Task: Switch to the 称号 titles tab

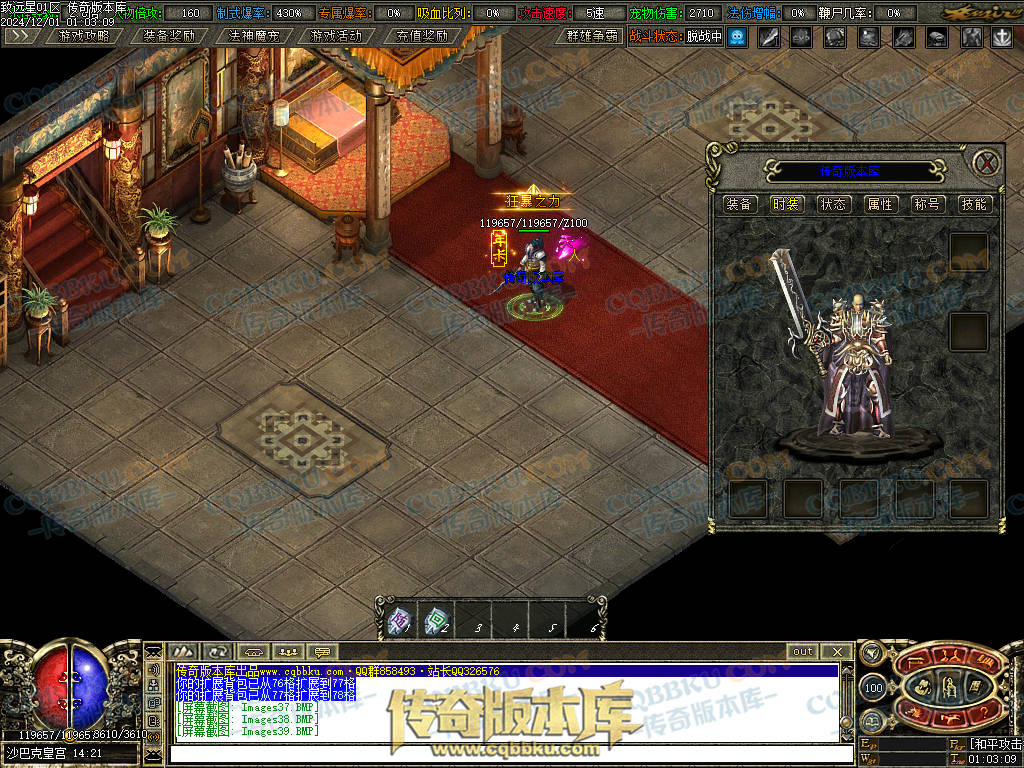Action: coord(927,204)
